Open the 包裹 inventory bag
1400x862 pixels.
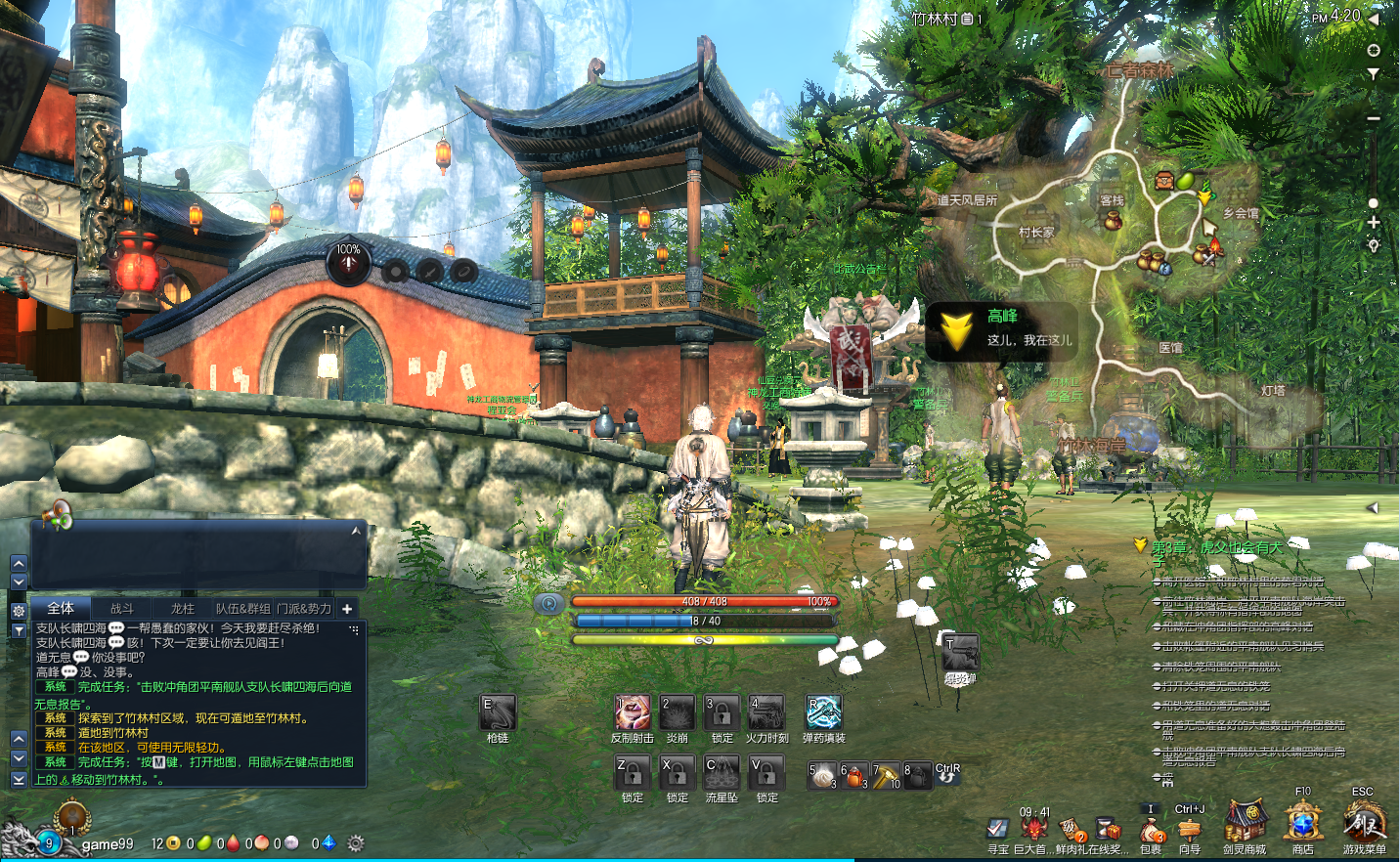[1152, 831]
